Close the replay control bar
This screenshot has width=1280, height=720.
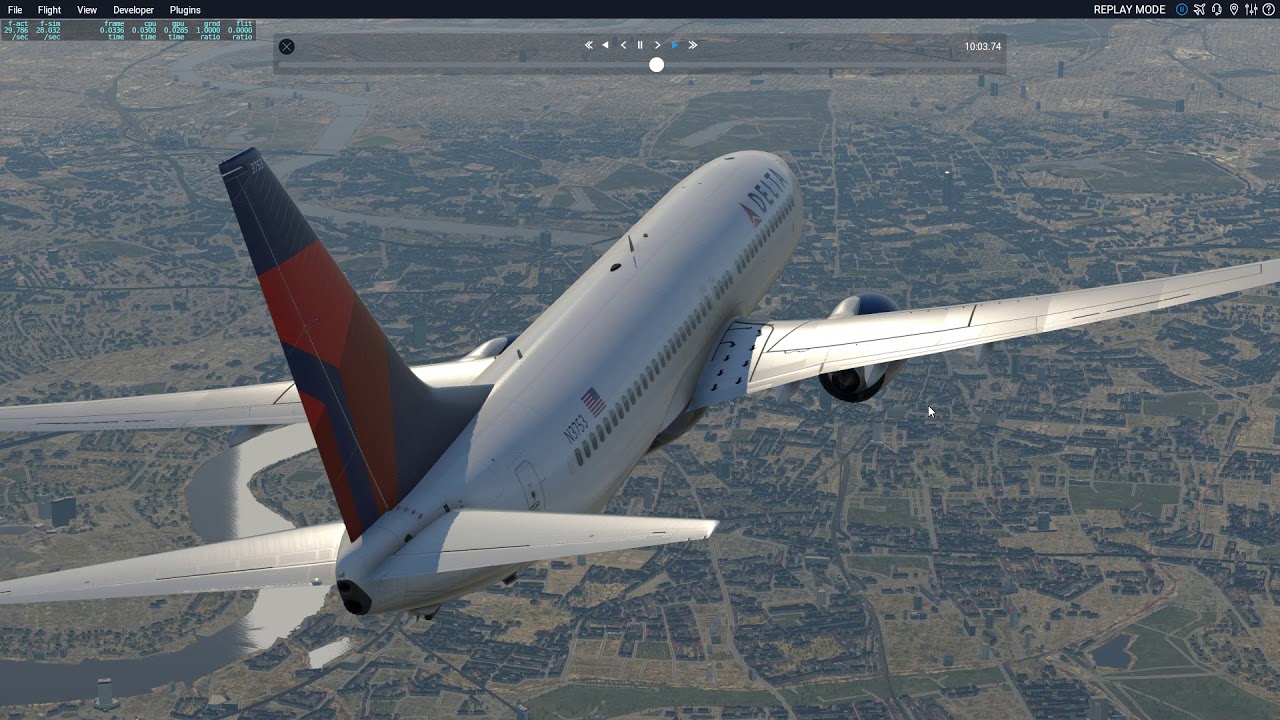(x=287, y=46)
